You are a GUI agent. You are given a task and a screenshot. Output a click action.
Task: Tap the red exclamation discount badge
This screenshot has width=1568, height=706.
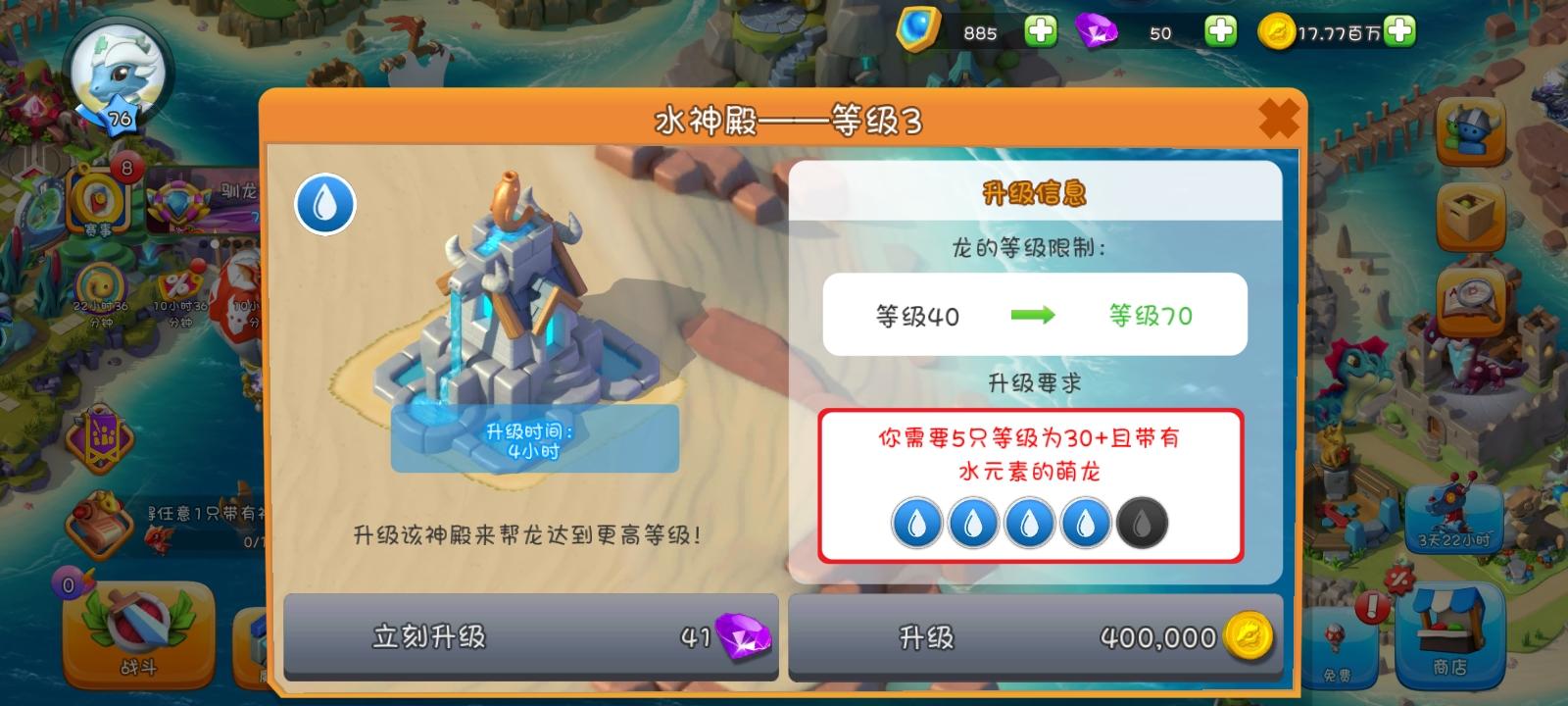point(1372,603)
